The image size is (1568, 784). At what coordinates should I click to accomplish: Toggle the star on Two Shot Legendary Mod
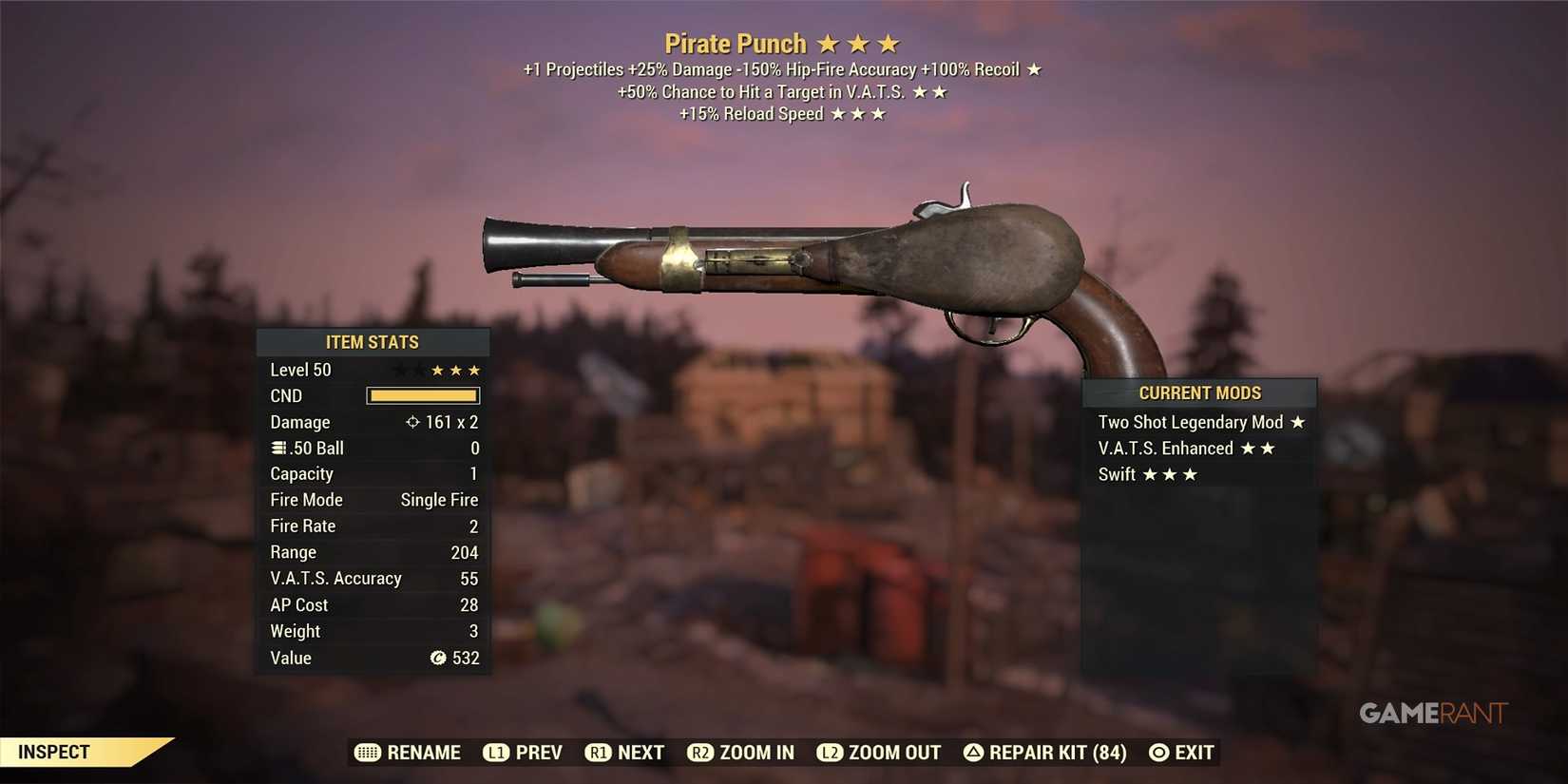(x=1300, y=422)
